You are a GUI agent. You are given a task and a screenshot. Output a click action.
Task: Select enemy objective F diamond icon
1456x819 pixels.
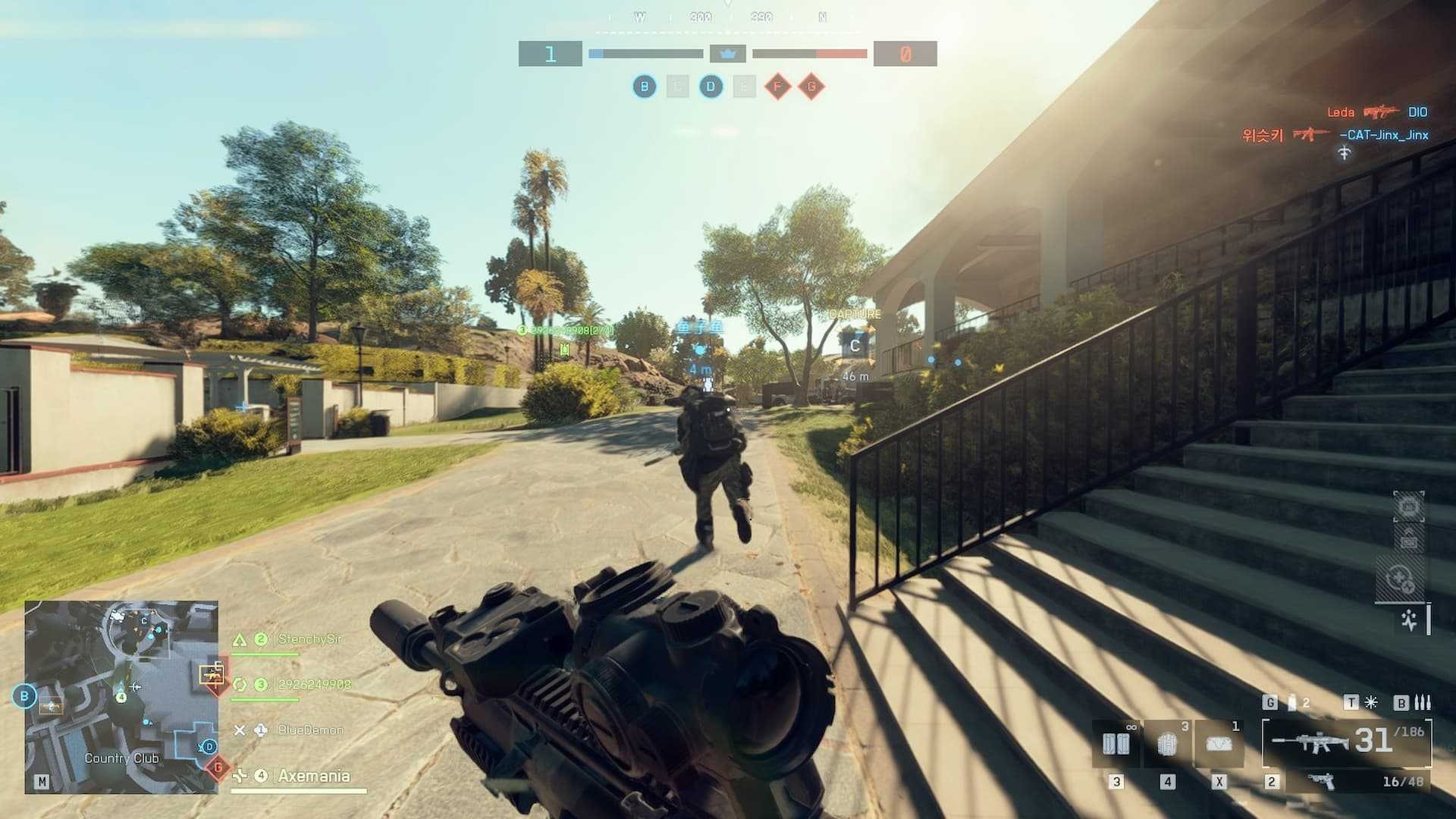pyautogui.click(x=777, y=86)
